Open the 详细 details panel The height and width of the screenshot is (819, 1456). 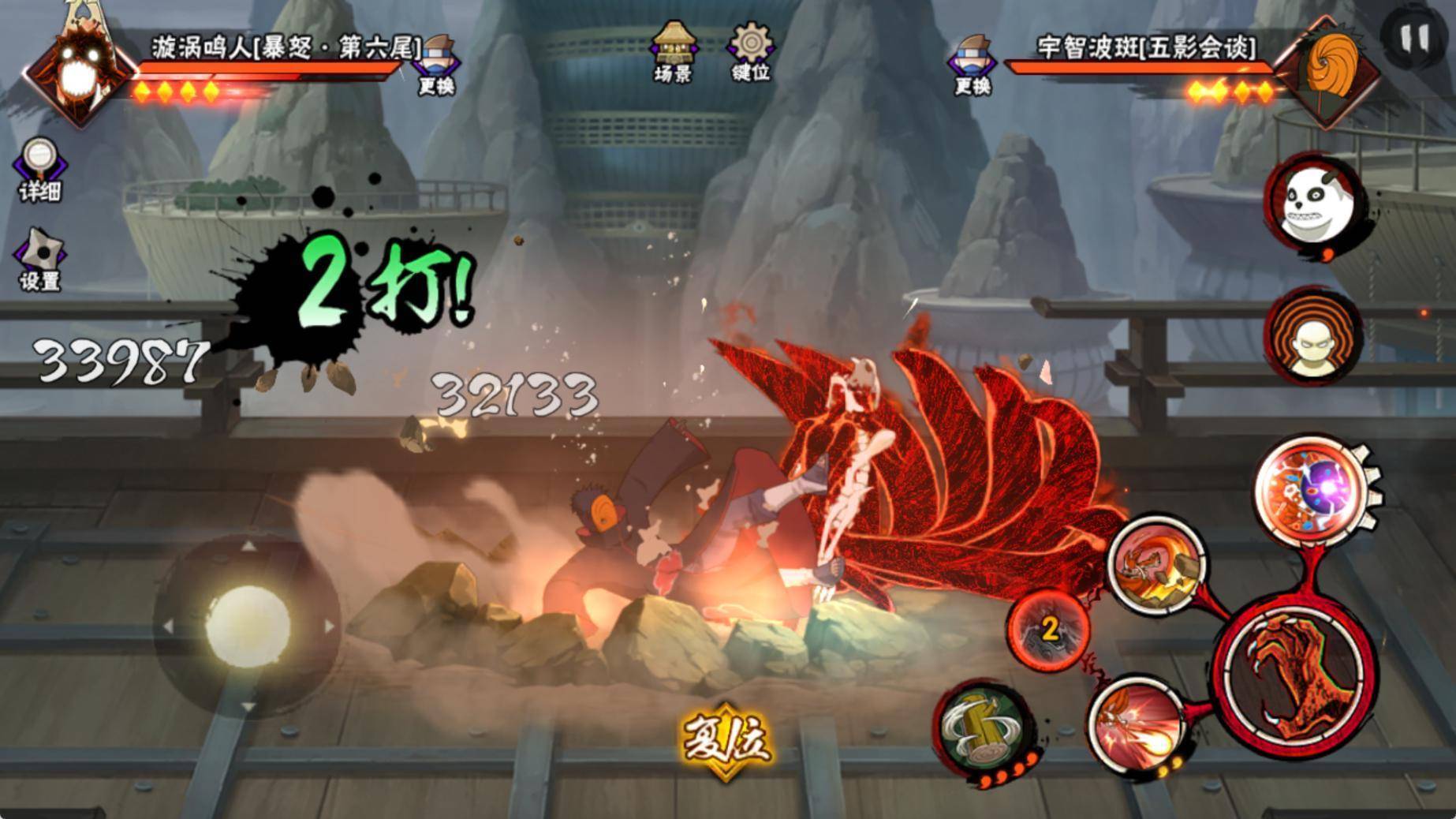[x=39, y=170]
